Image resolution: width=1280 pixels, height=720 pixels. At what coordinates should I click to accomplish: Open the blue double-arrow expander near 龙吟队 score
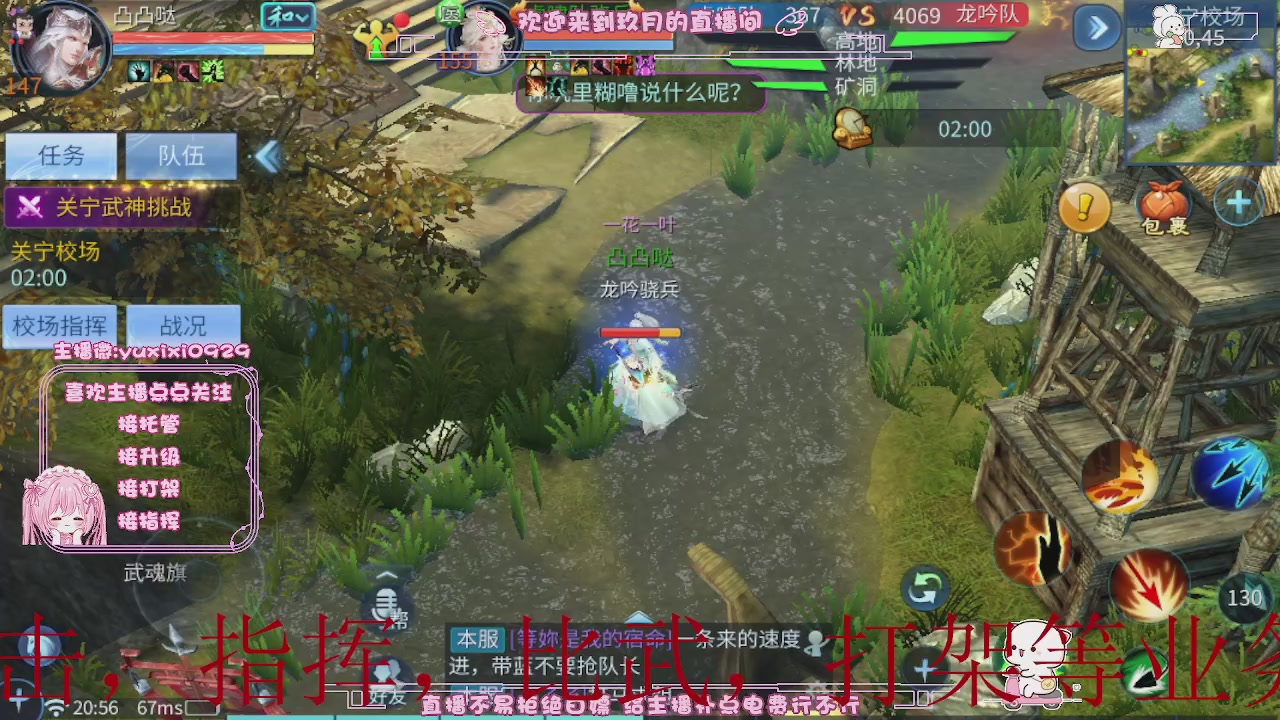click(x=1097, y=28)
